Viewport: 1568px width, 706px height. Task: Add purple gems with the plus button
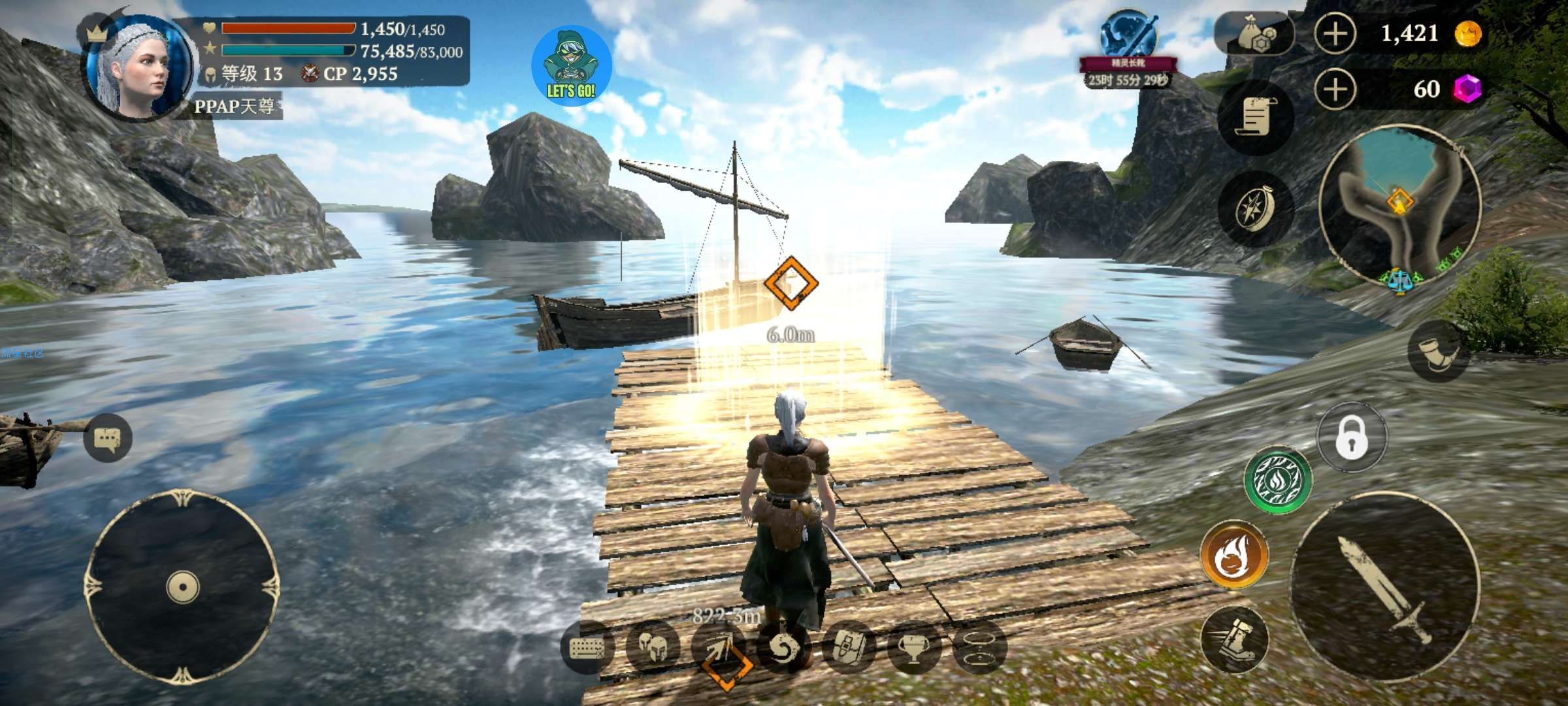(1335, 89)
